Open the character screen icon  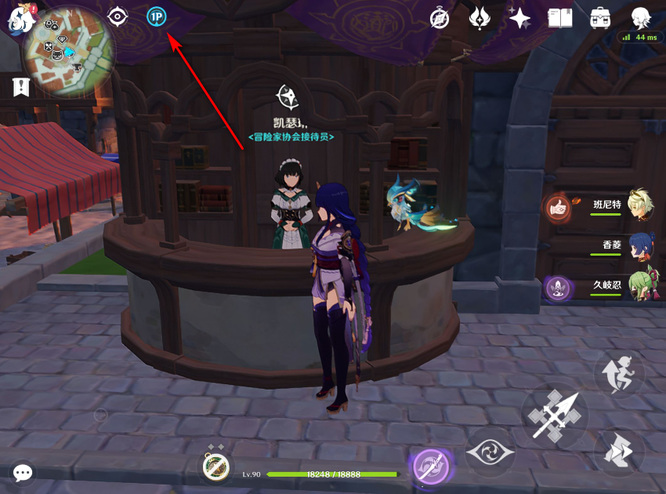(x=640, y=17)
